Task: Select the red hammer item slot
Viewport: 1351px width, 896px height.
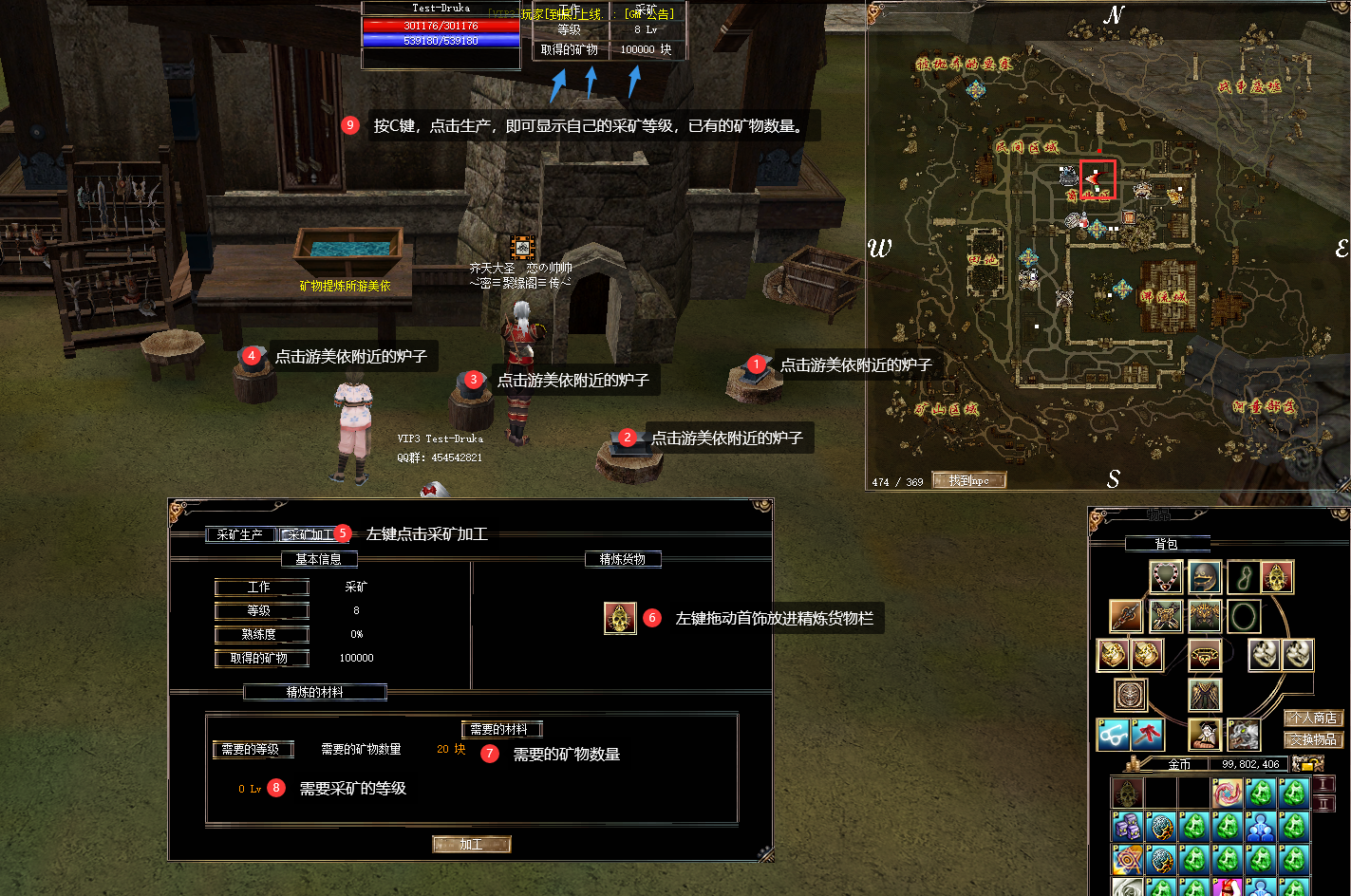Action: pyautogui.click(x=1148, y=734)
